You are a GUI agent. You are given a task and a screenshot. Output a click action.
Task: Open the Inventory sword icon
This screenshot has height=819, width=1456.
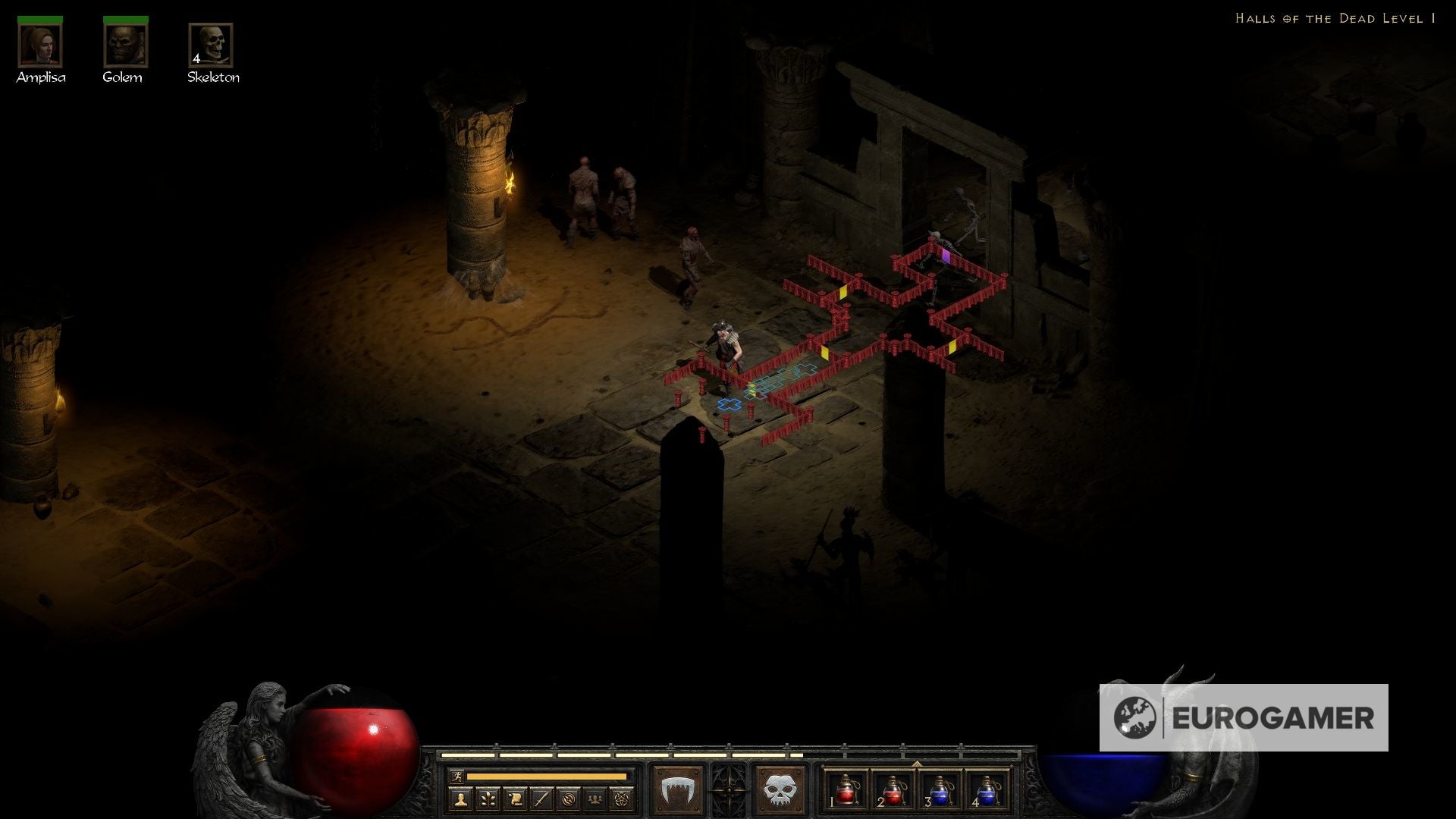click(542, 799)
